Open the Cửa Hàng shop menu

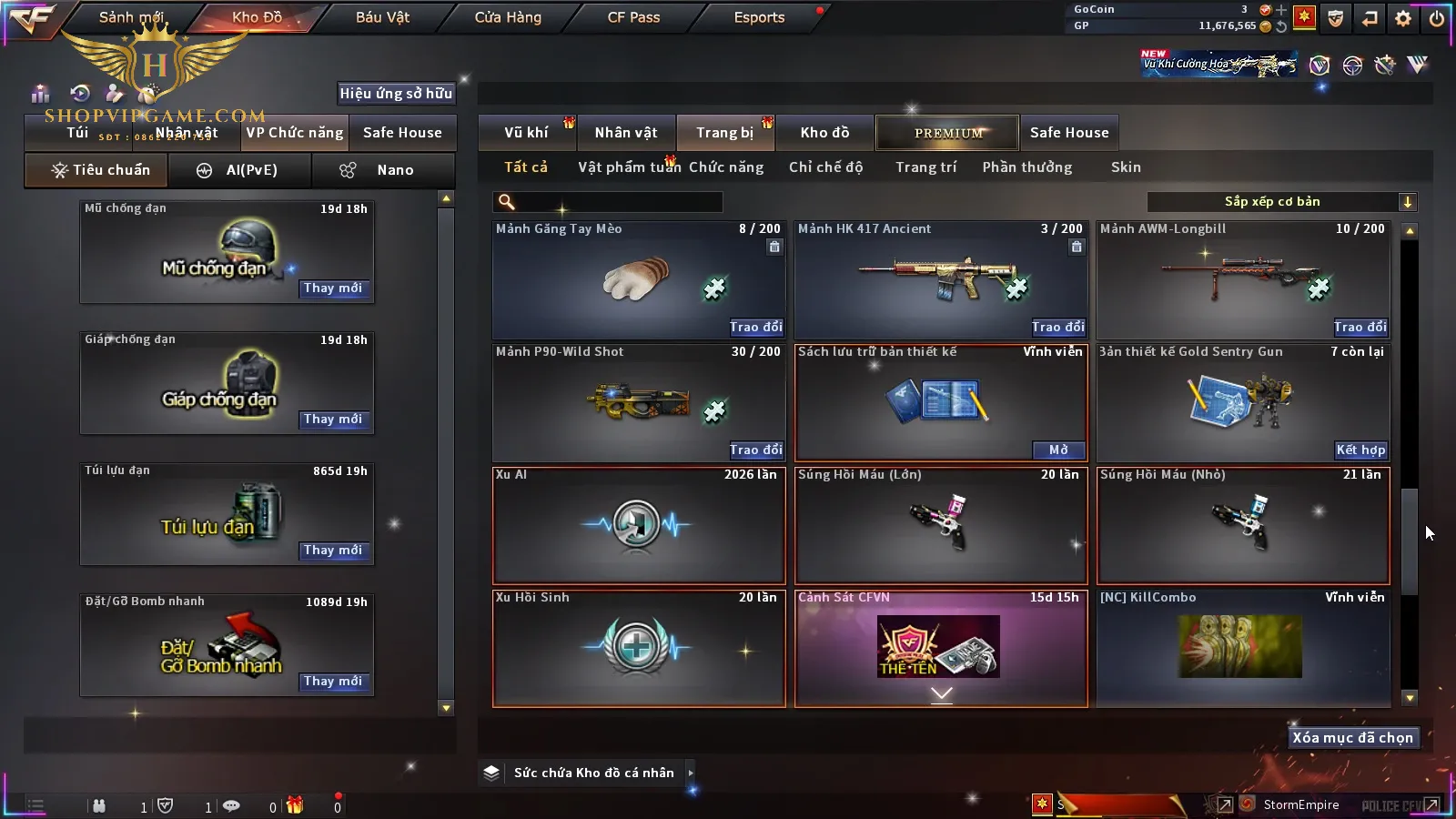[x=508, y=17]
